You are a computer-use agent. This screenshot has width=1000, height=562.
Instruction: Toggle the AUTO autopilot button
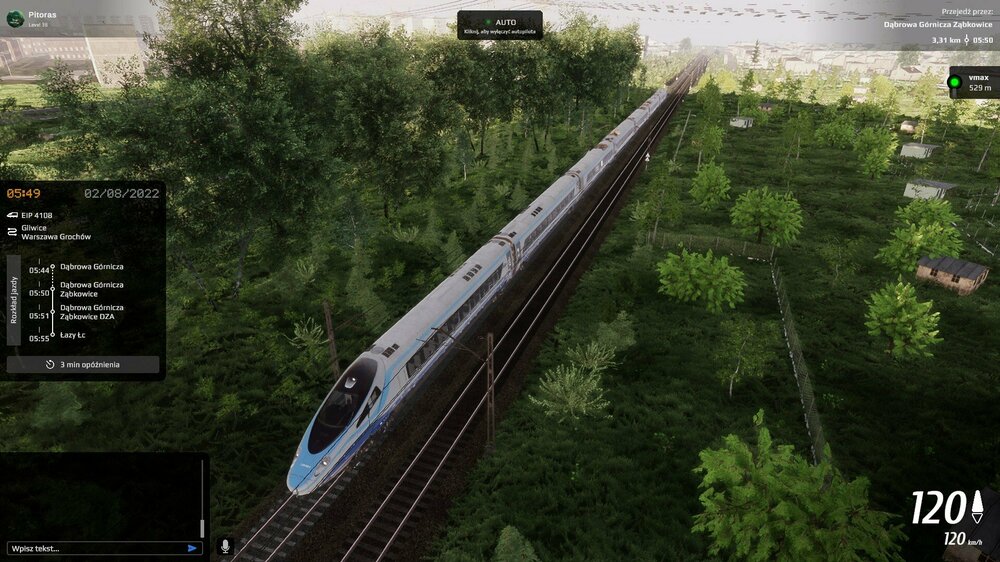[500, 25]
